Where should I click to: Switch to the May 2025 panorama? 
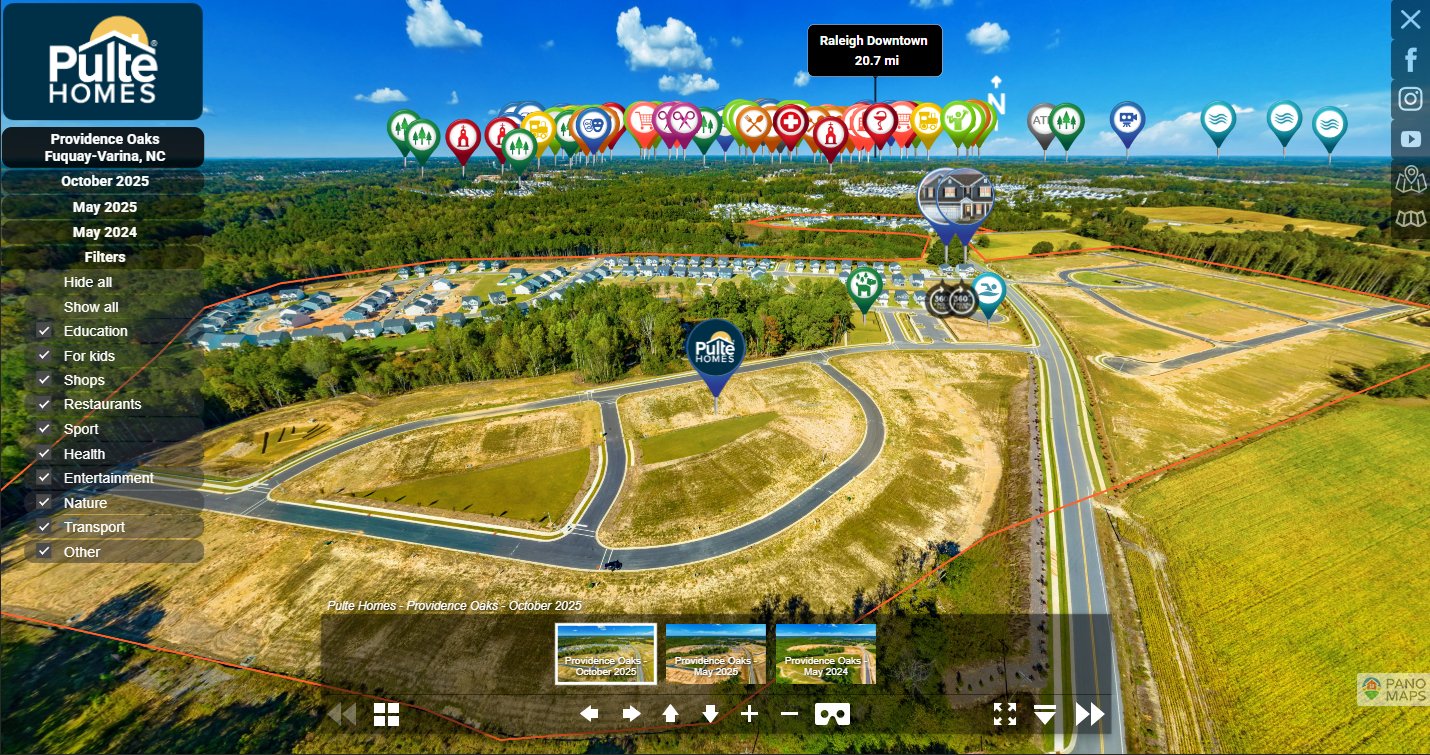104,207
